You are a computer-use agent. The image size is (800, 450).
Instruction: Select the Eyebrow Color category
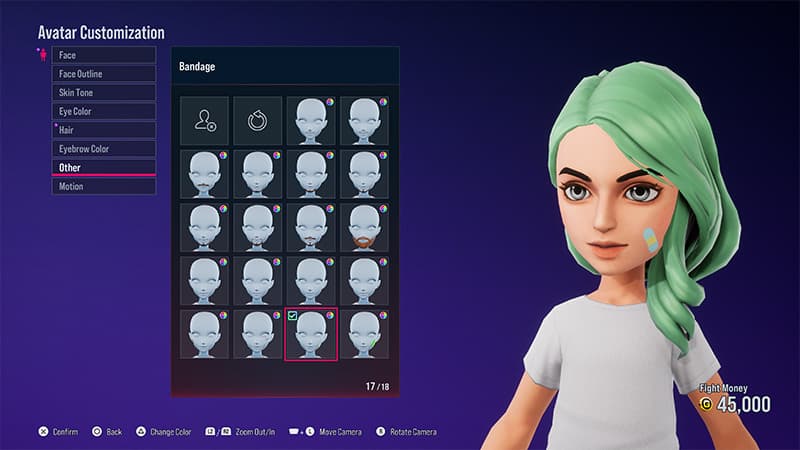point(104,149)
